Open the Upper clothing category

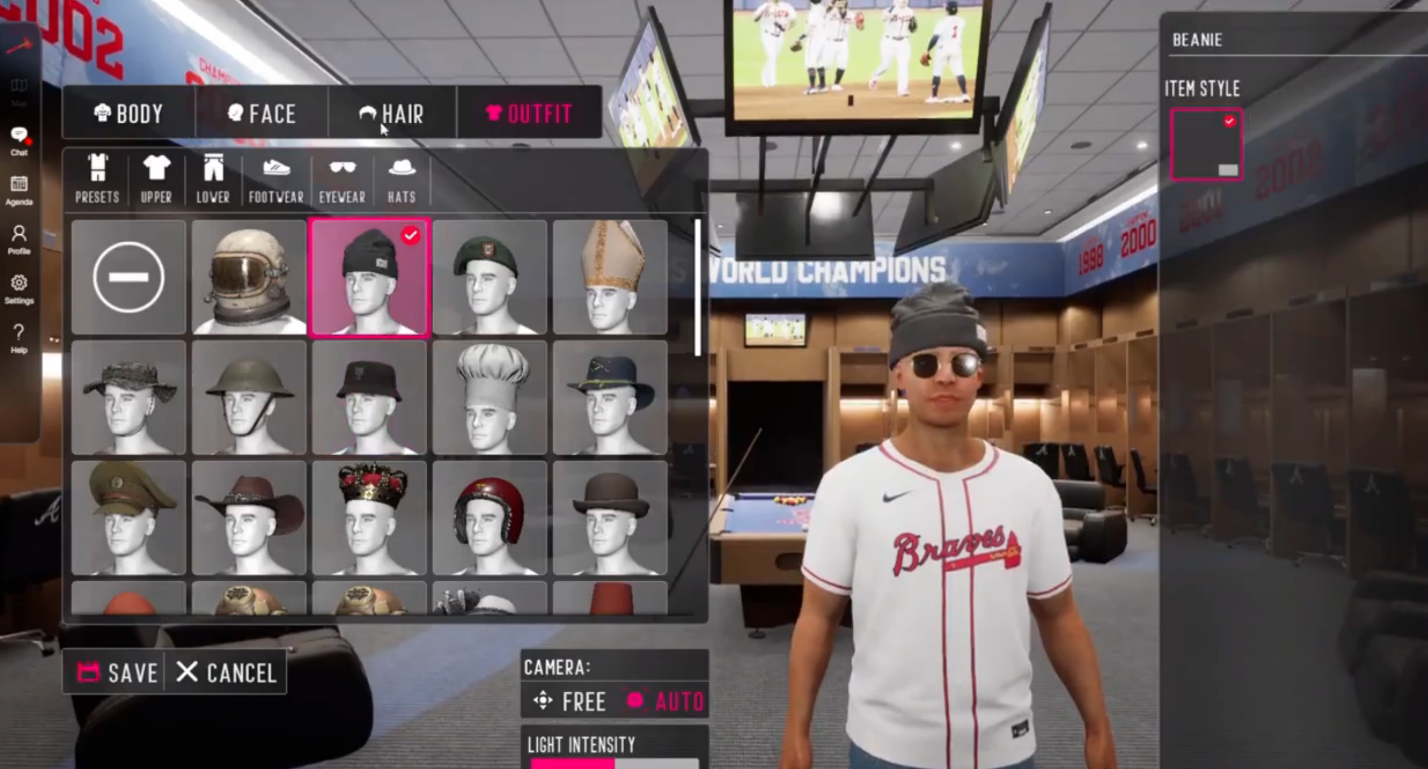[156, 179]
